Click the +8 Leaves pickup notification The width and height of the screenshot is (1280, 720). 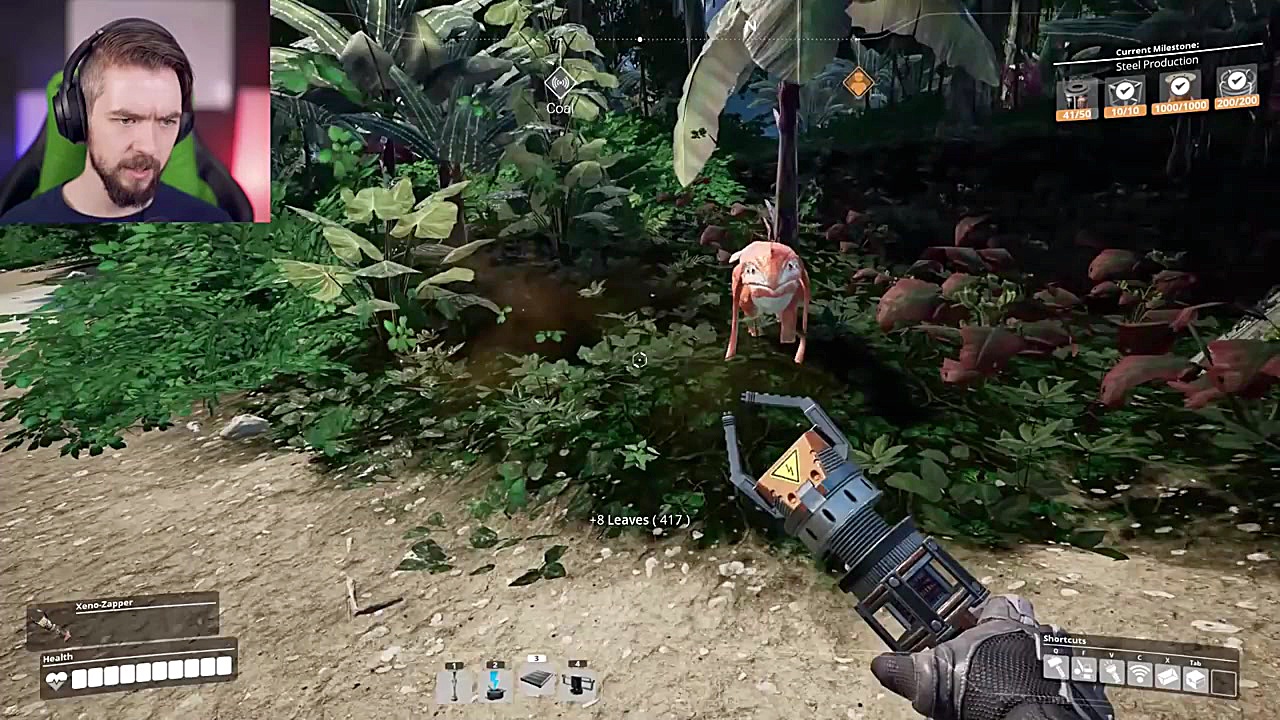639,520
